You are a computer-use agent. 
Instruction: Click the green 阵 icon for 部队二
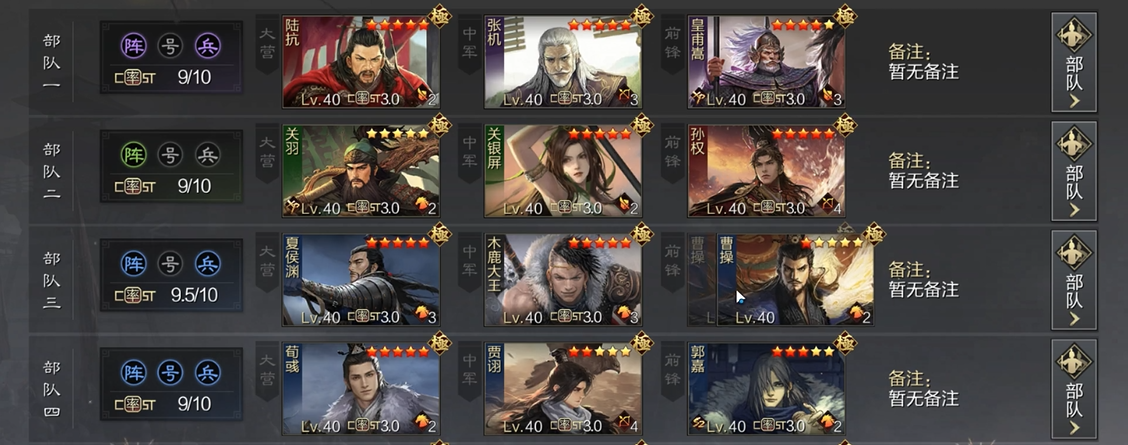coord(133,155)
